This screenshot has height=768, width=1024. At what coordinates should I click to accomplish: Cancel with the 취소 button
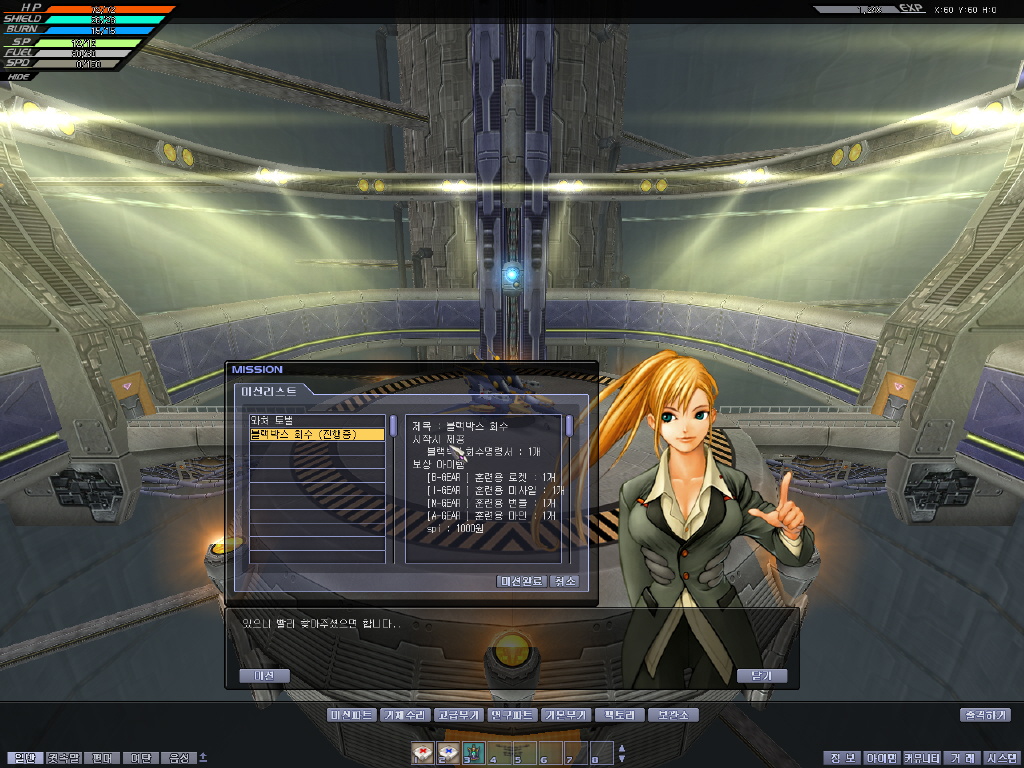[564, 581]
